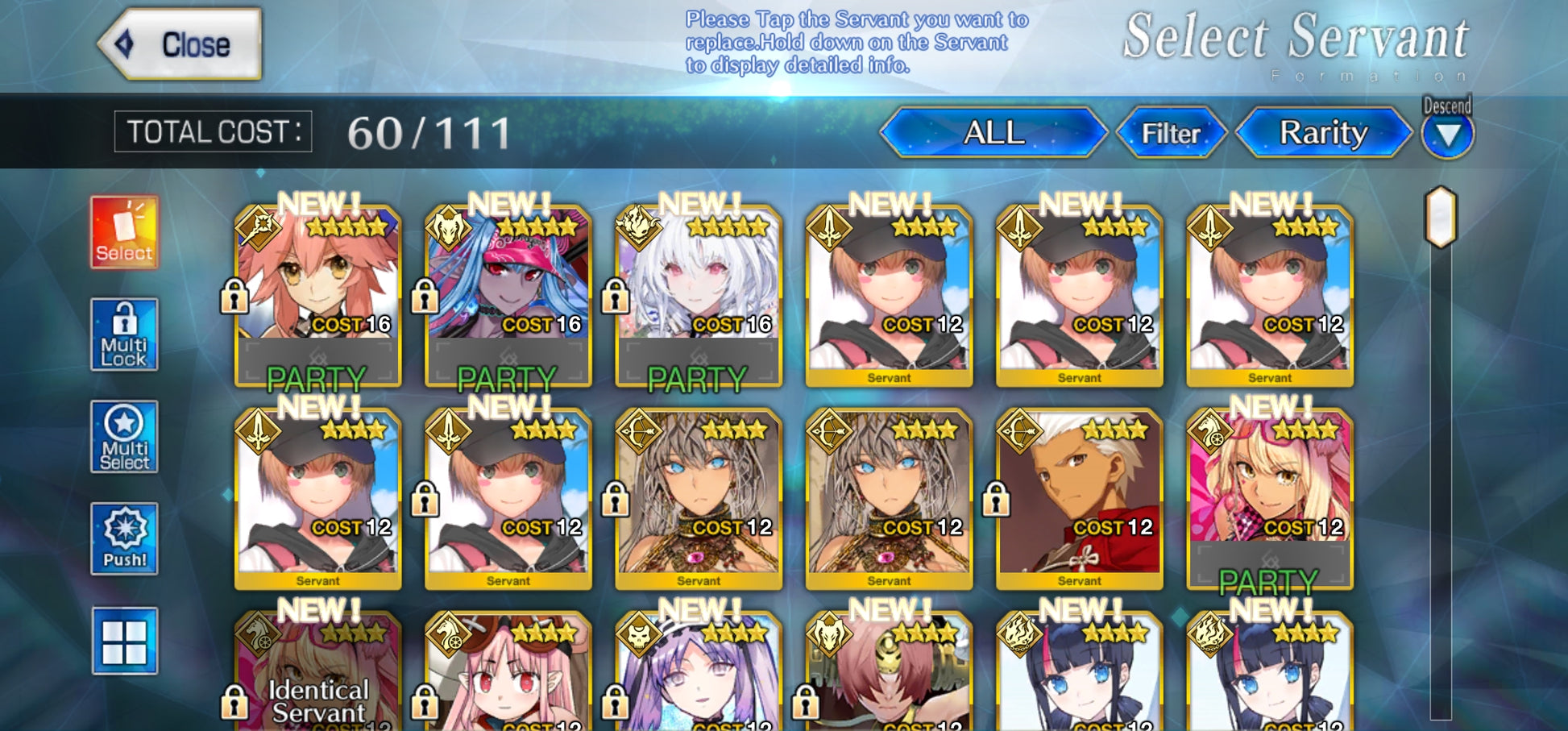
Task: Close the servant selection screen
Action: click(181, 44)
